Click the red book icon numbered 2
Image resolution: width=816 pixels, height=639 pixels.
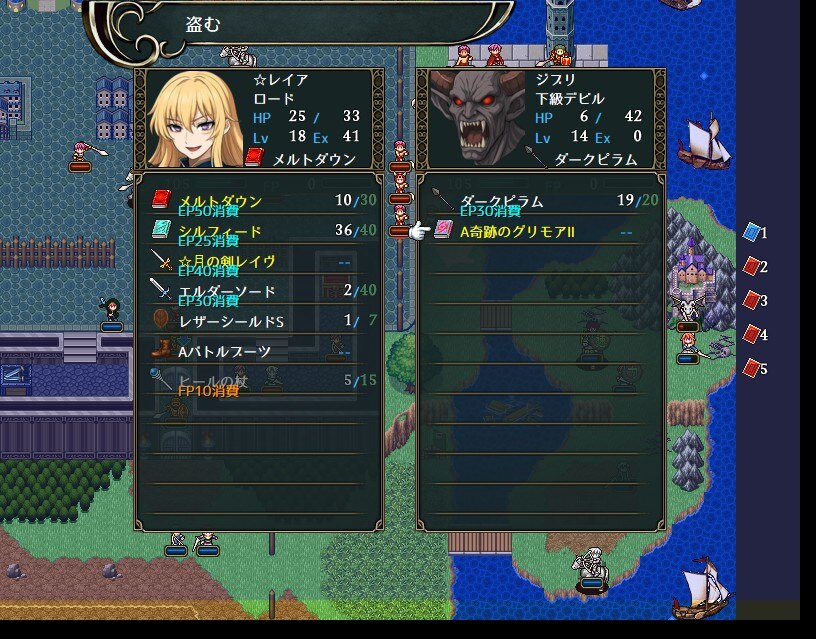753,267
